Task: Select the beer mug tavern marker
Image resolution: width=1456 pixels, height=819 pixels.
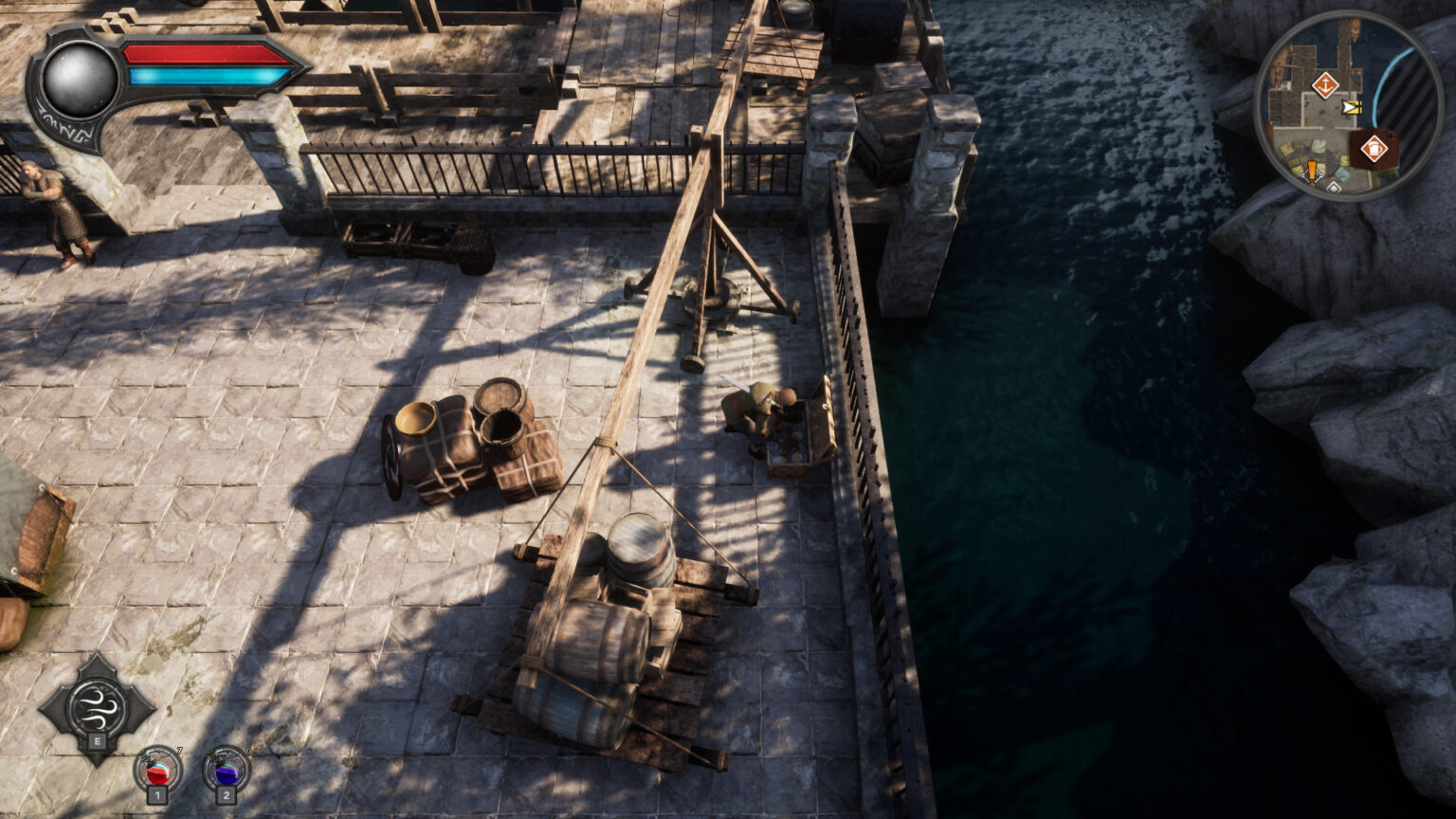Action: tap(1373, 149)
